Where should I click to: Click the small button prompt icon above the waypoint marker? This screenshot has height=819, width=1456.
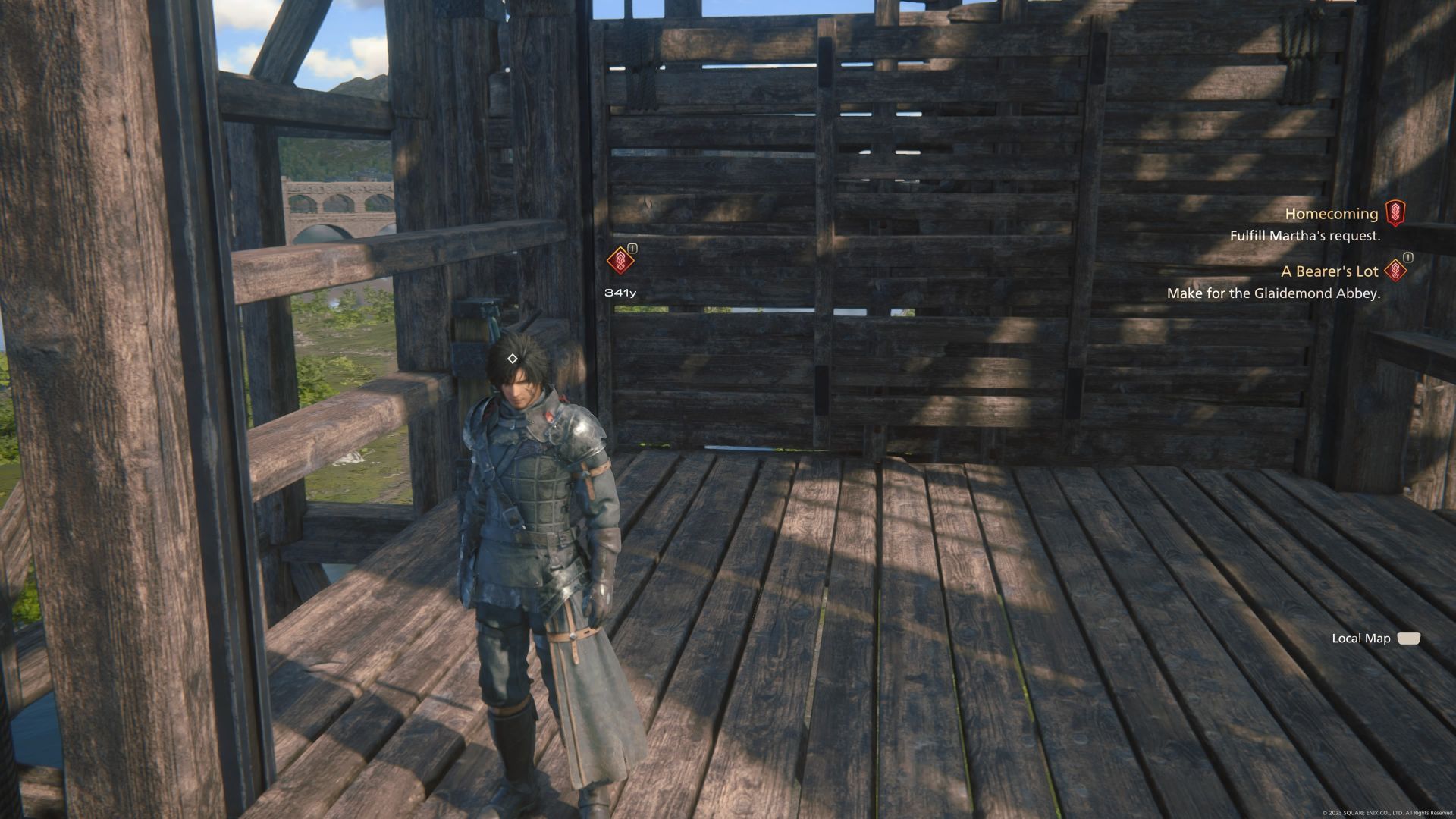point(630,248)
